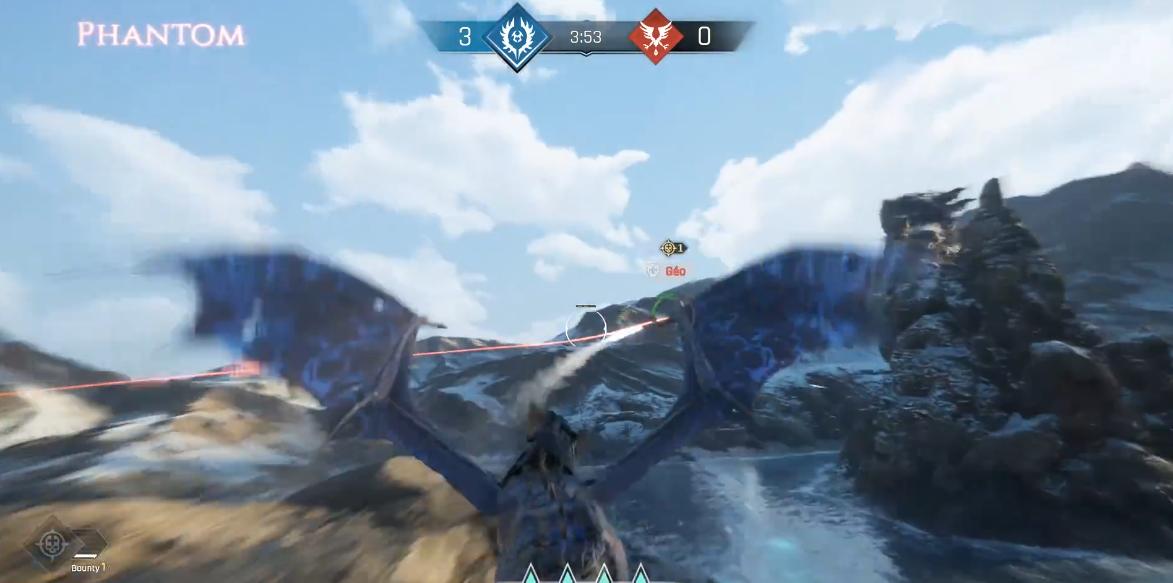Click the blue team emblem
The image size is (1173, 583).
pyautogui.click(x=516, y=37)
